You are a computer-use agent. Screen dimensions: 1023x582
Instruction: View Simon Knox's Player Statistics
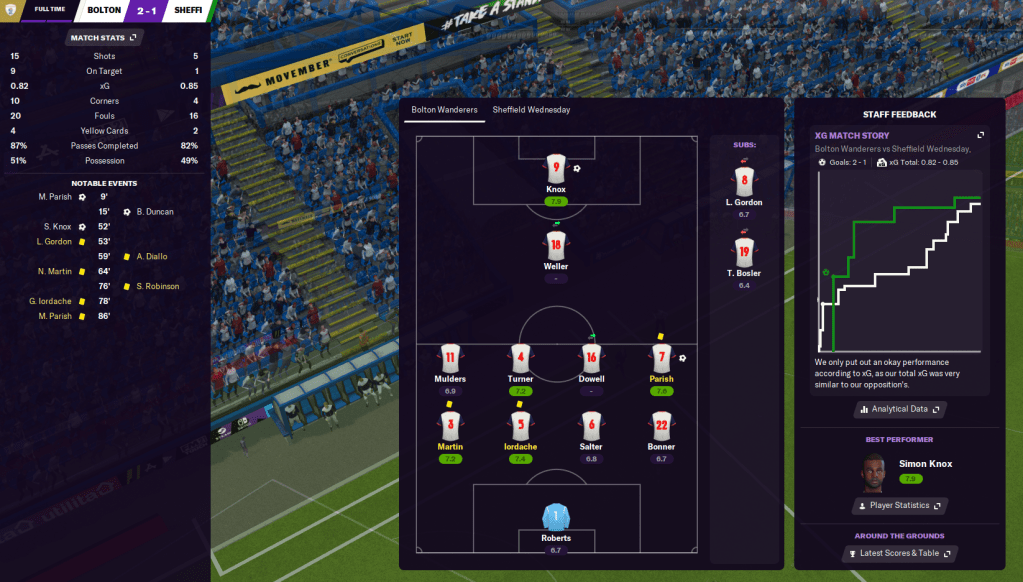point(900,506)
